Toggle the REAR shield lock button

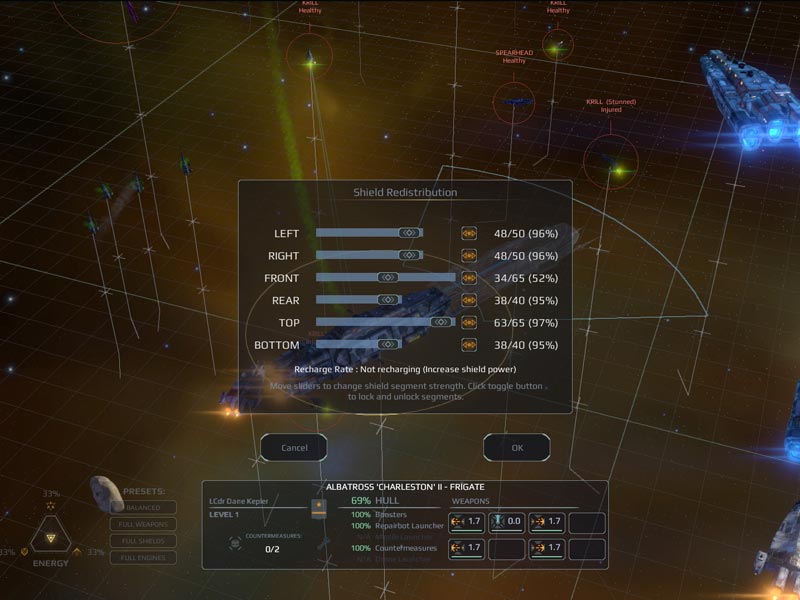coord(469,300)
